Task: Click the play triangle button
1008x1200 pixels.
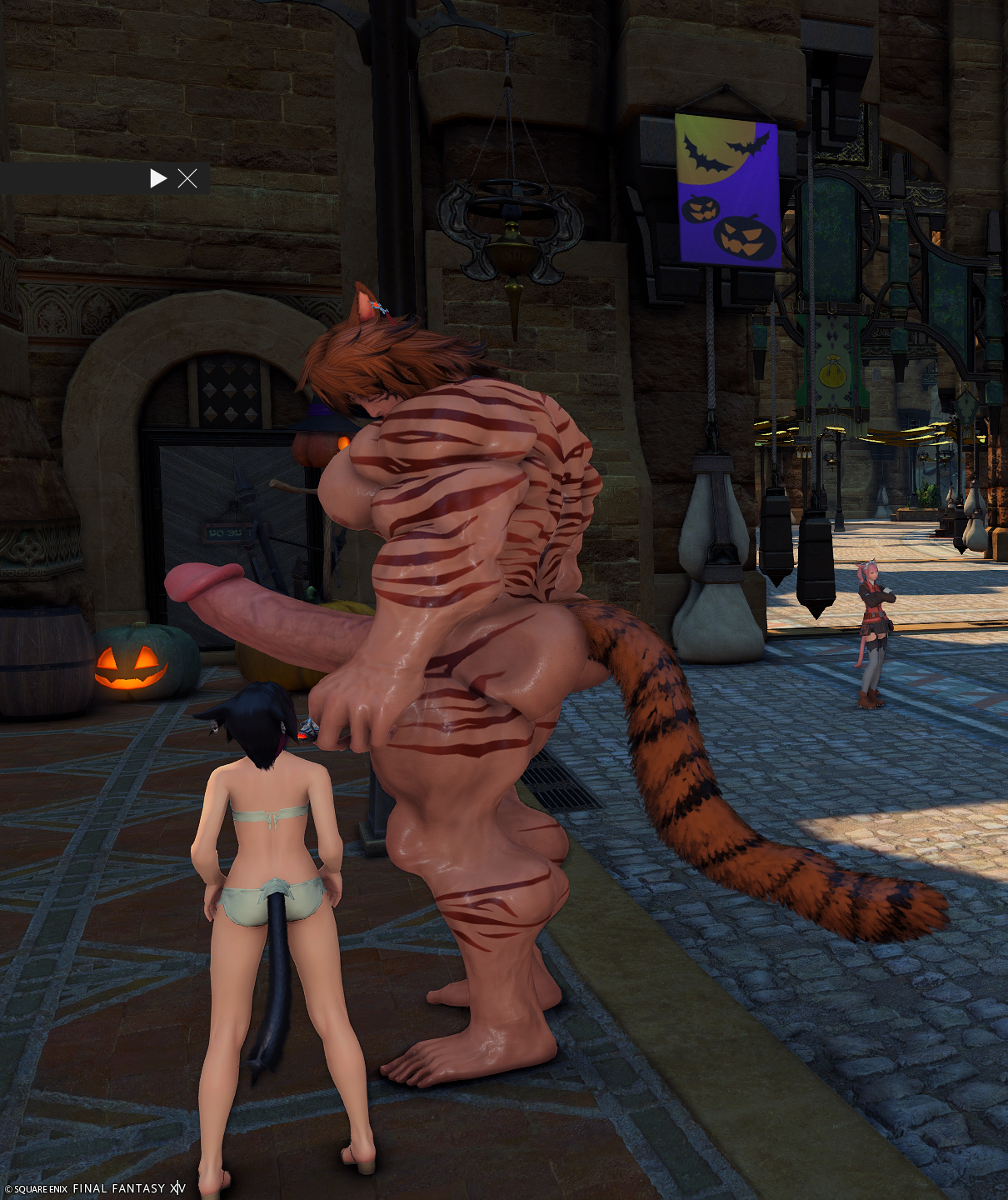Action: [158, 178]
